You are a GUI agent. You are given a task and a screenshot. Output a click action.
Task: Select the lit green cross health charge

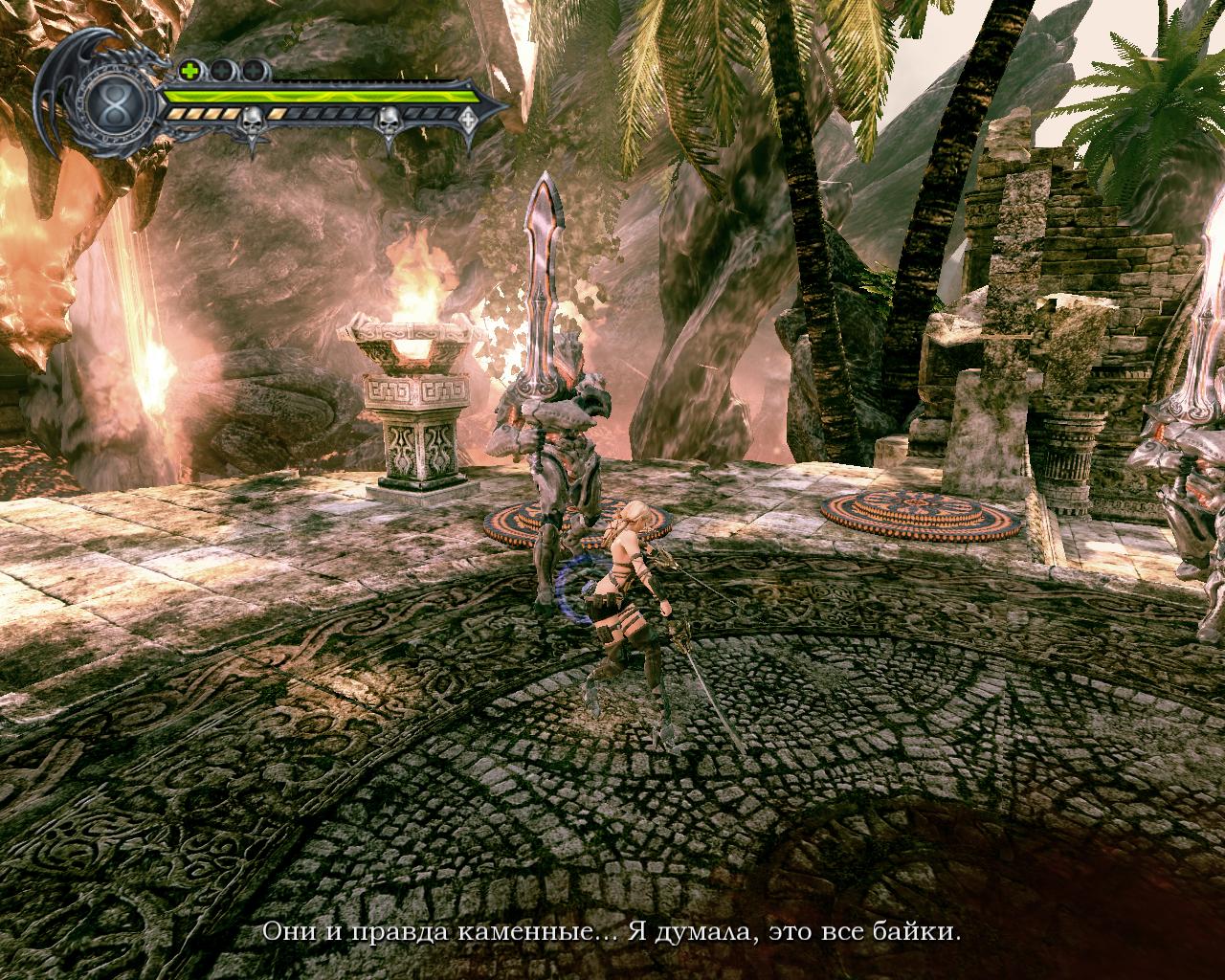pos(190,70)
